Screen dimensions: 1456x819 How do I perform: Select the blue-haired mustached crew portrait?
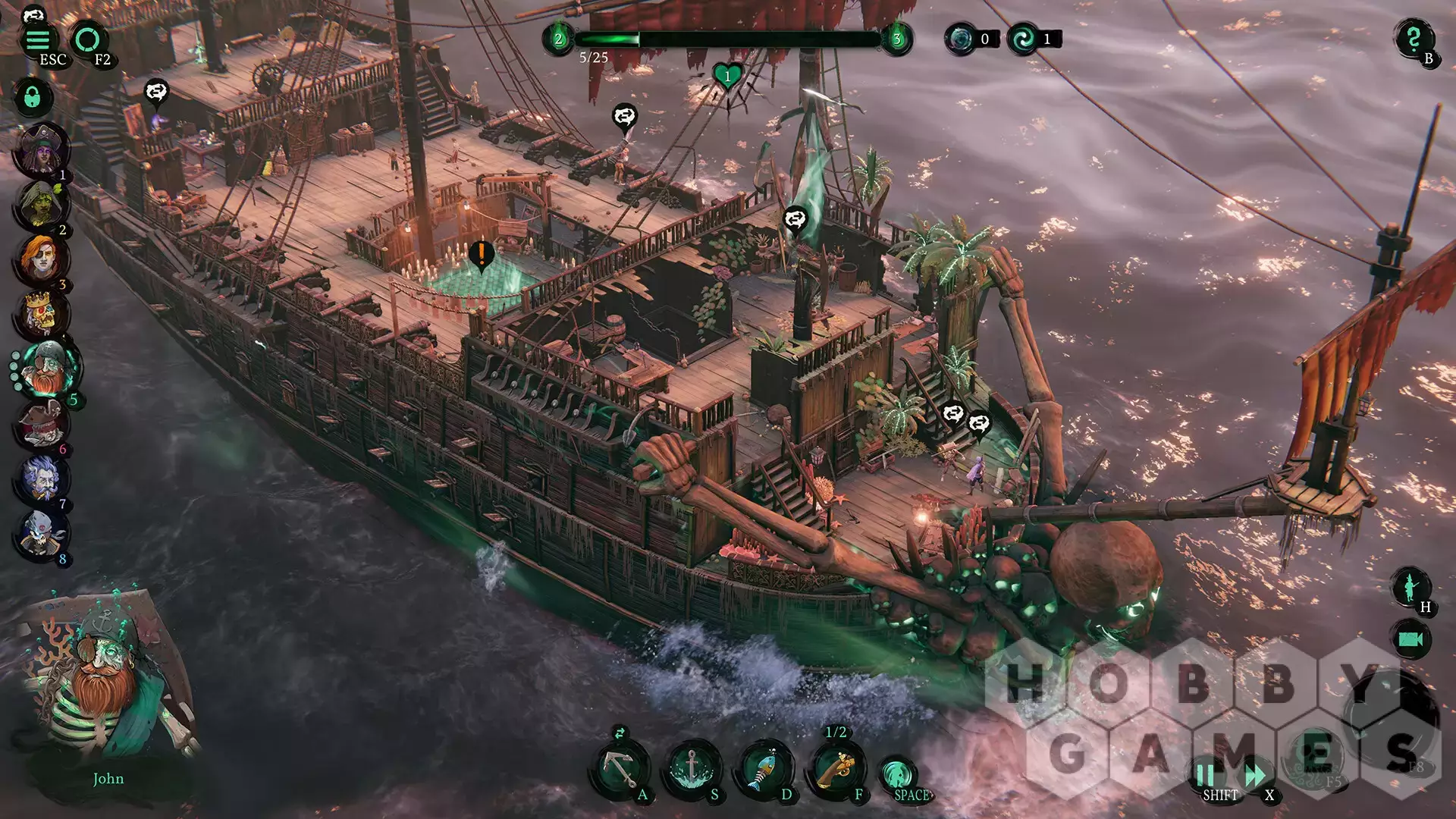point(41,479)
